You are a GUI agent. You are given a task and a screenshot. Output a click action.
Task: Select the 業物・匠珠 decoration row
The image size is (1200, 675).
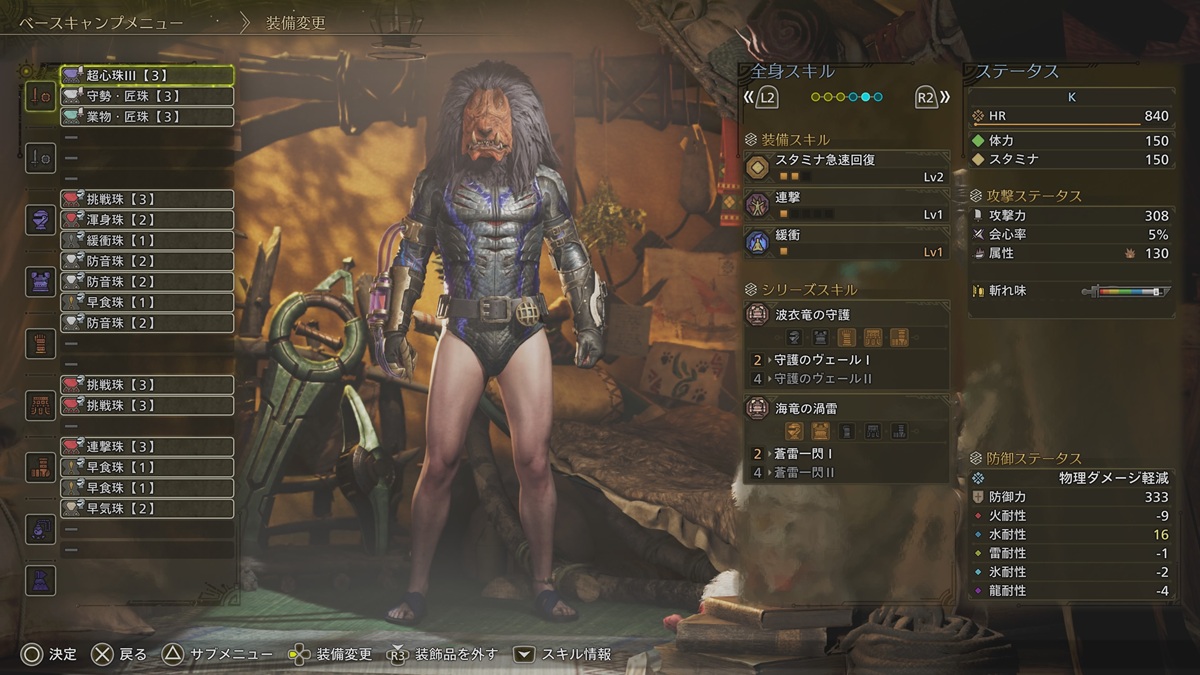click(147, 117)
